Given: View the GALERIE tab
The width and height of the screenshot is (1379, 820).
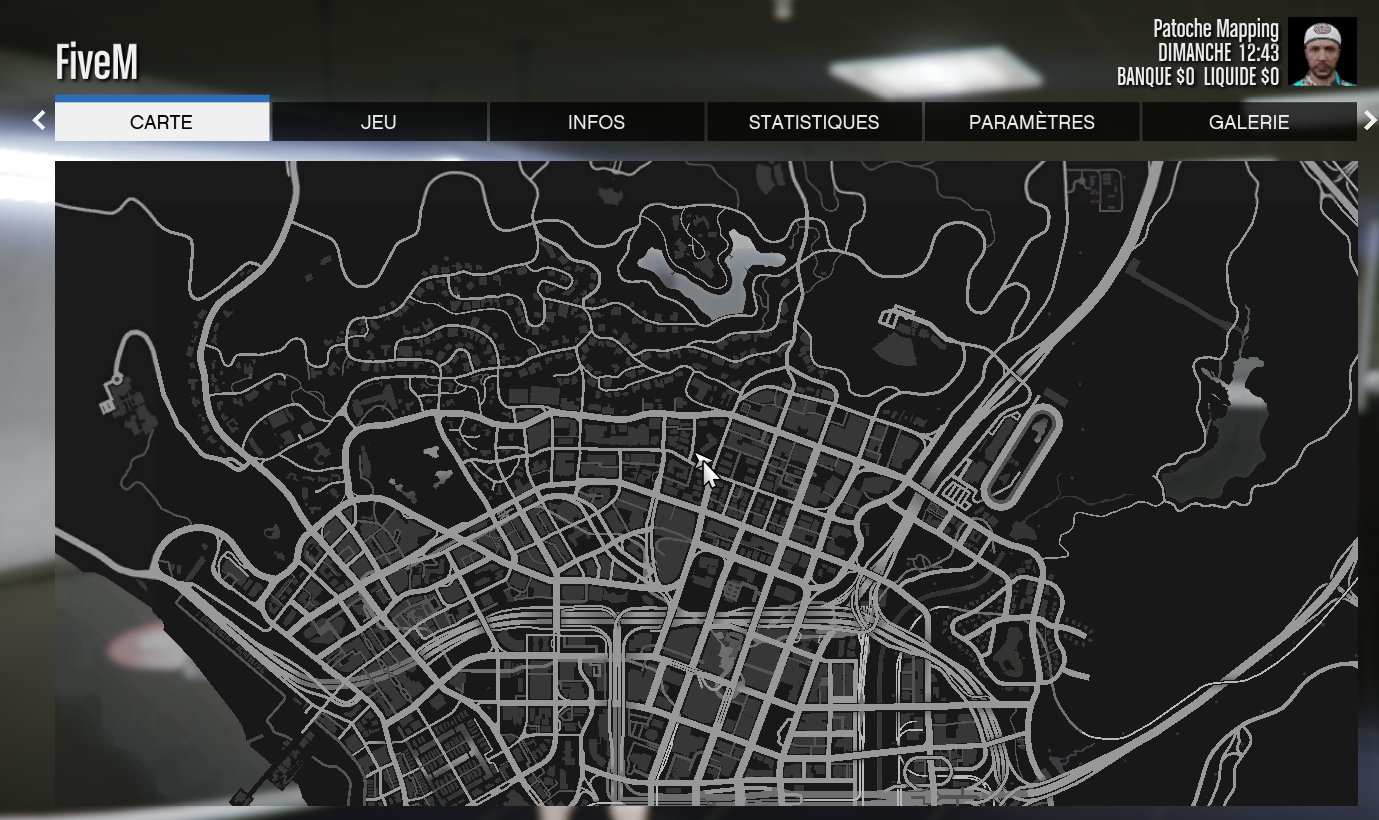Looking at the screenshot, I should [1249, 122].
